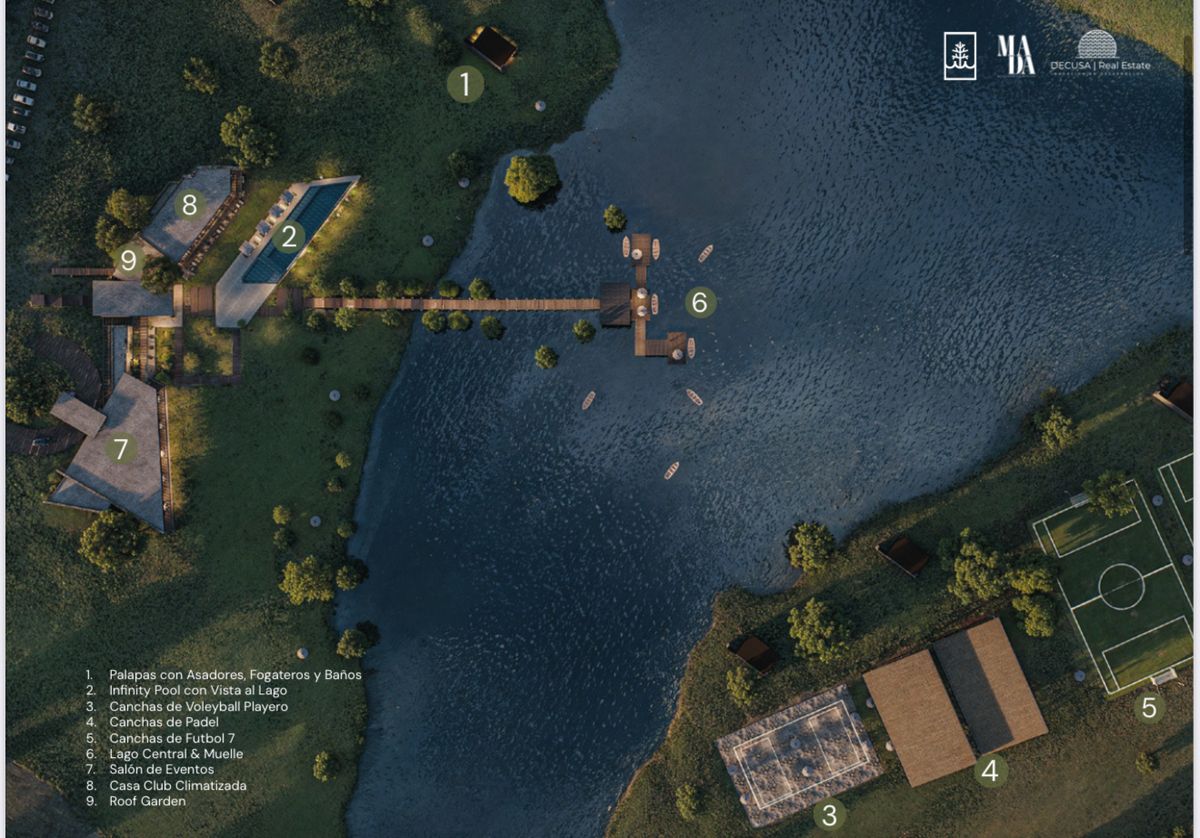The width and height of the screenshot is (1200, 838).
Task: Click marker 5 next to the soccer field
Action: (1149, 708)
